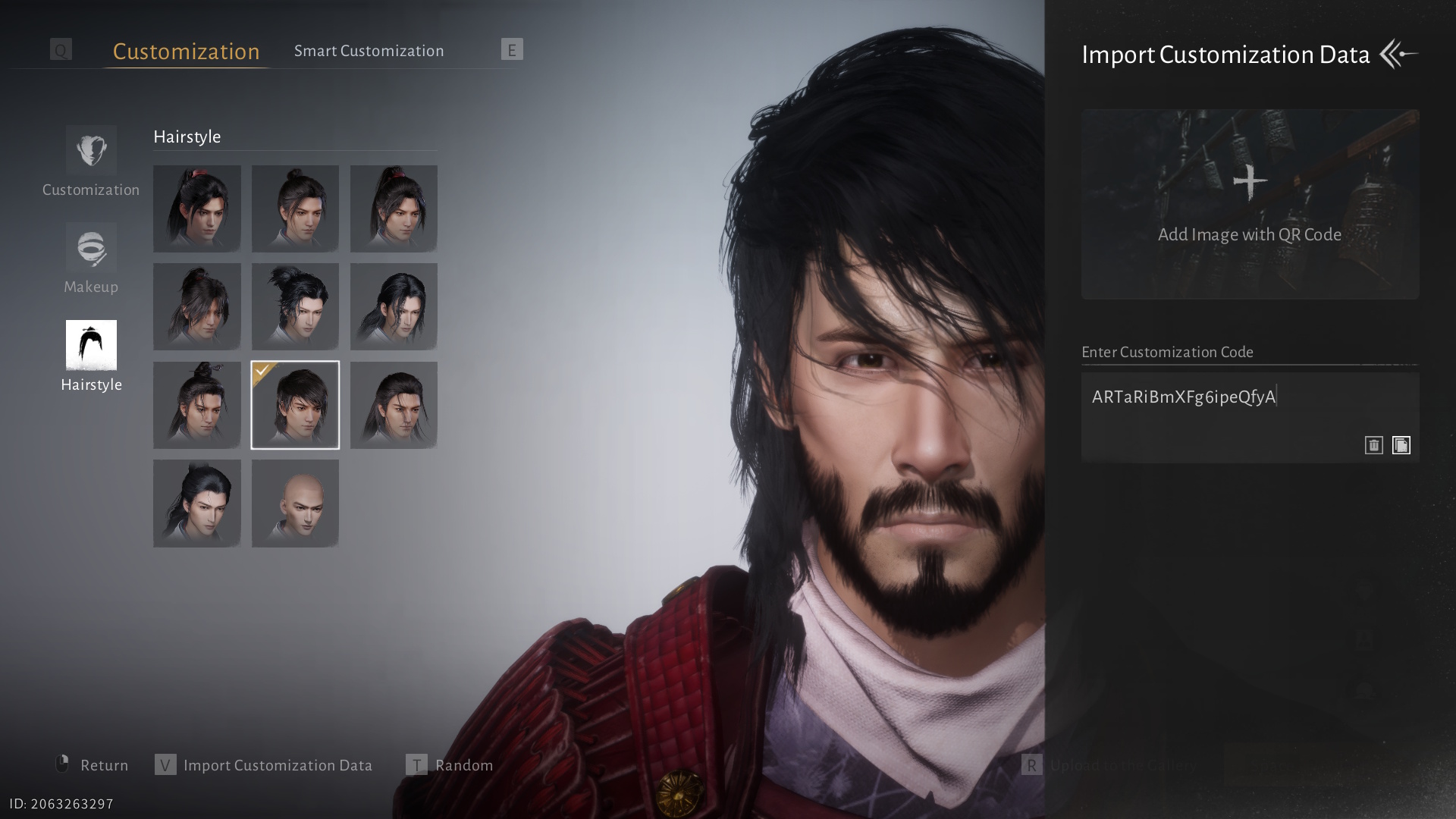1456x819 pixels.
Task: Click Random to randomize appearance
Action: coord(463,765)
